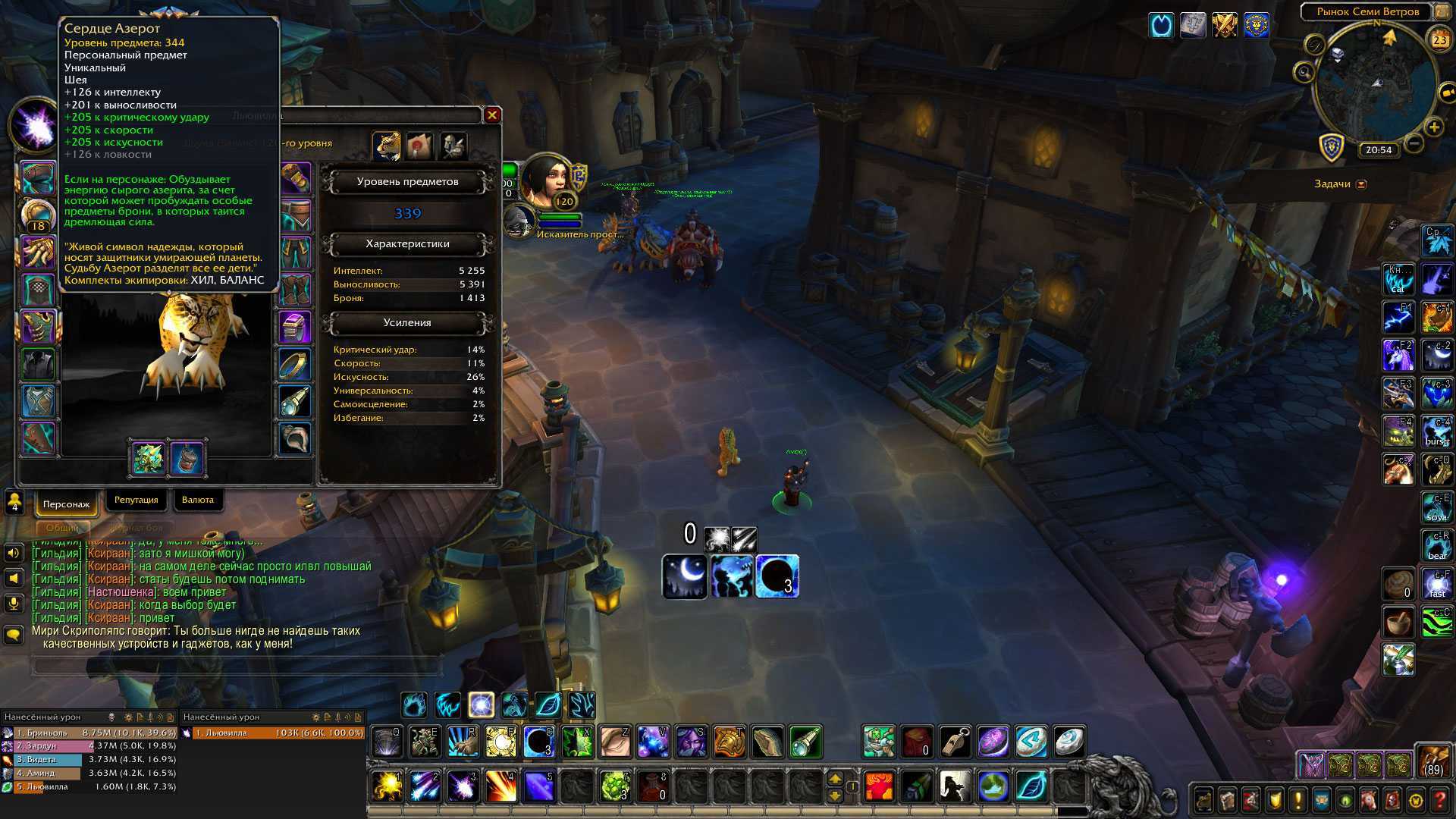Viewport: 1456px width, 819px height.
Task: Switch to the Репутация tab
Action: click(x=136, y=500)
